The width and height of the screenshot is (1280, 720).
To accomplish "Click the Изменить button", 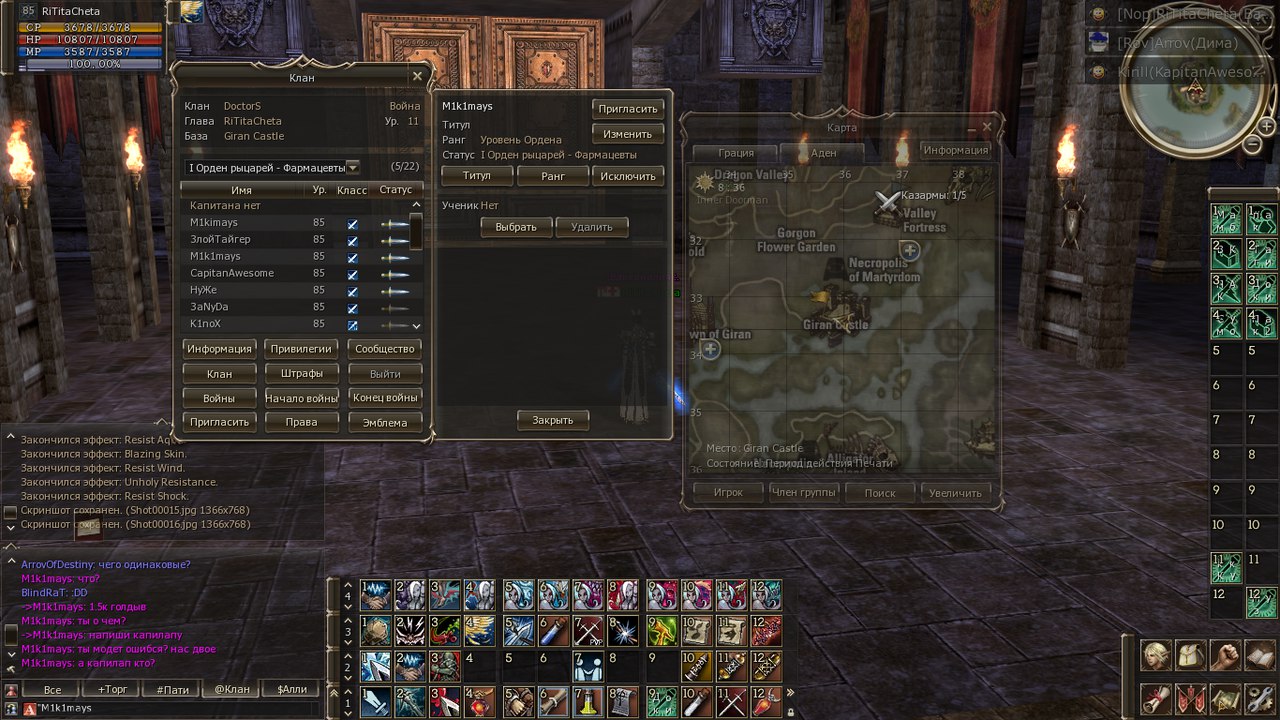I will [x=628, y=134].
